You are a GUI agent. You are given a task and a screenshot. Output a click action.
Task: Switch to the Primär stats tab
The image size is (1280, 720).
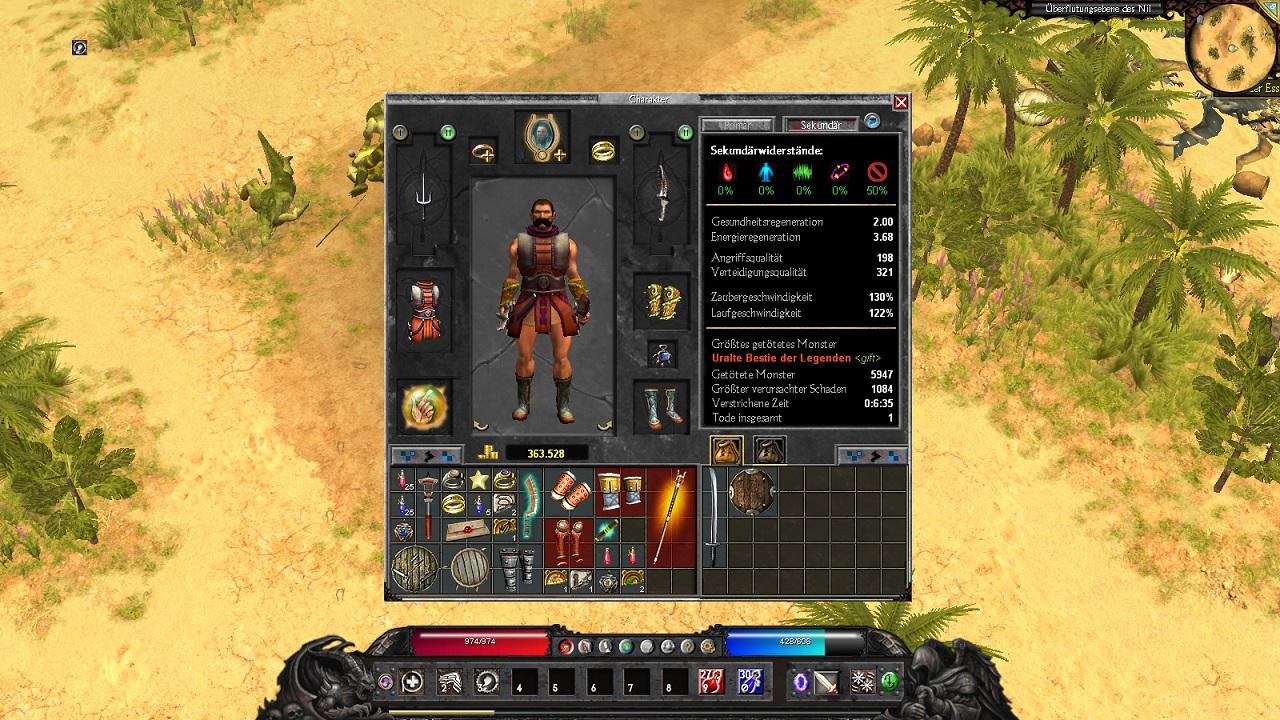click(737, 125)
